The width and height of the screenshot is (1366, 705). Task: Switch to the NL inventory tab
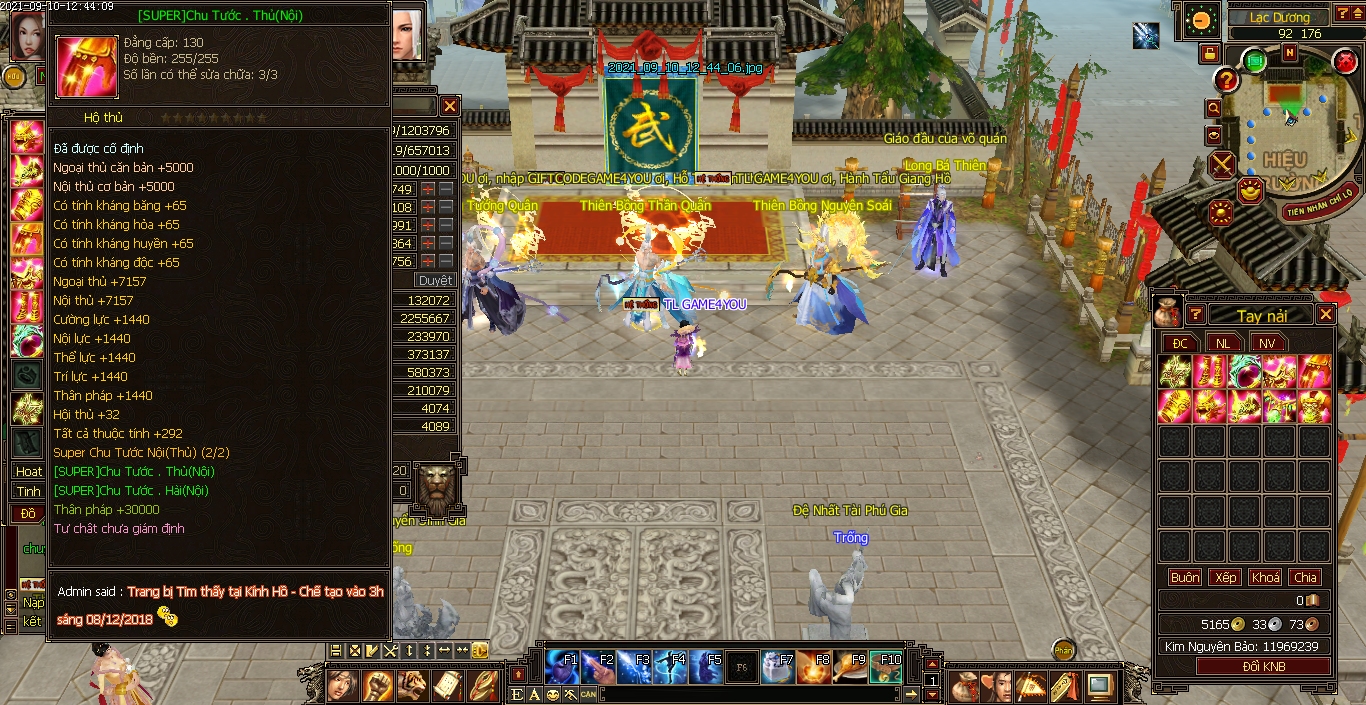1224,343
